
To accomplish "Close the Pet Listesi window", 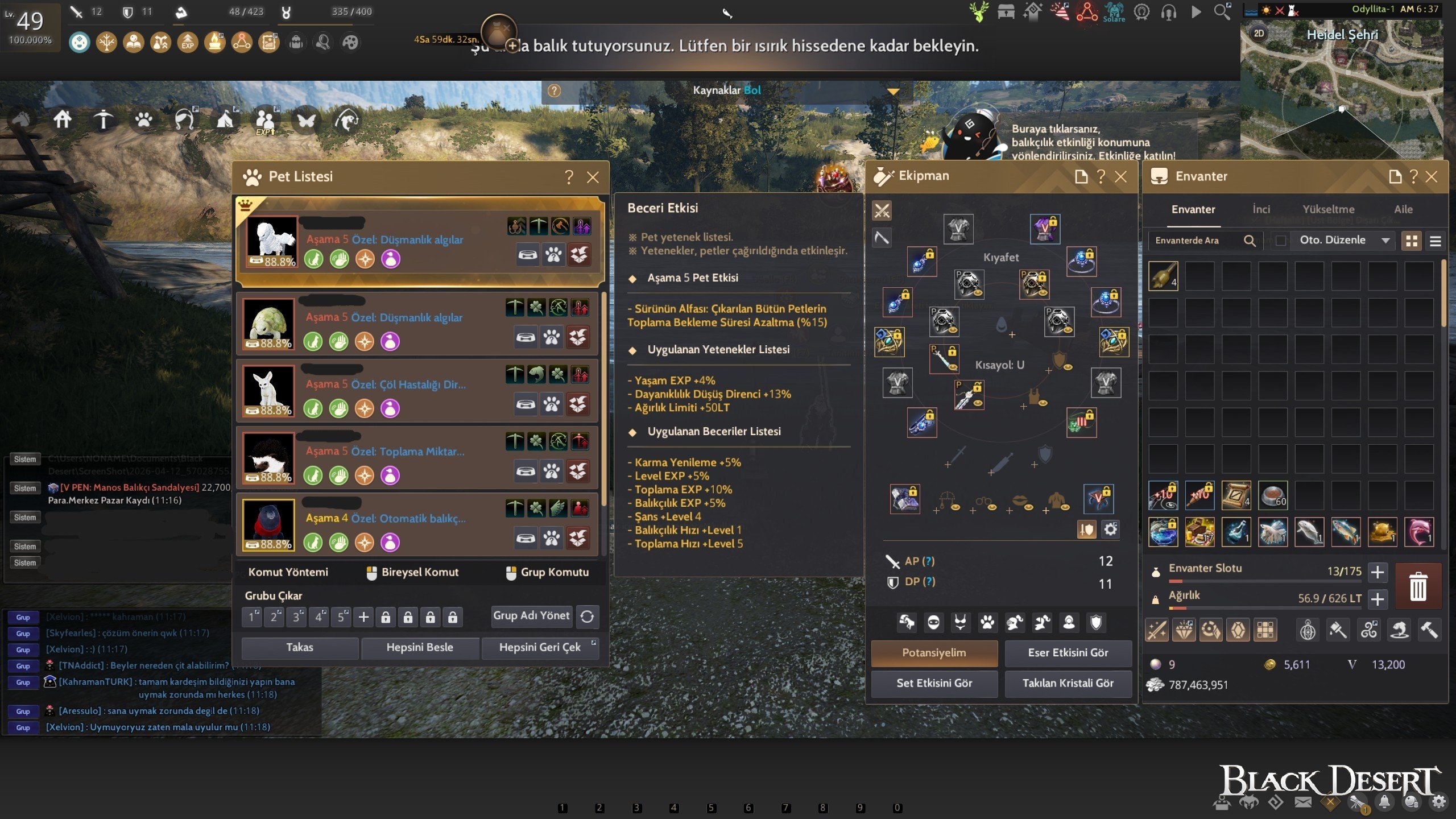I will tap(593, 177).
